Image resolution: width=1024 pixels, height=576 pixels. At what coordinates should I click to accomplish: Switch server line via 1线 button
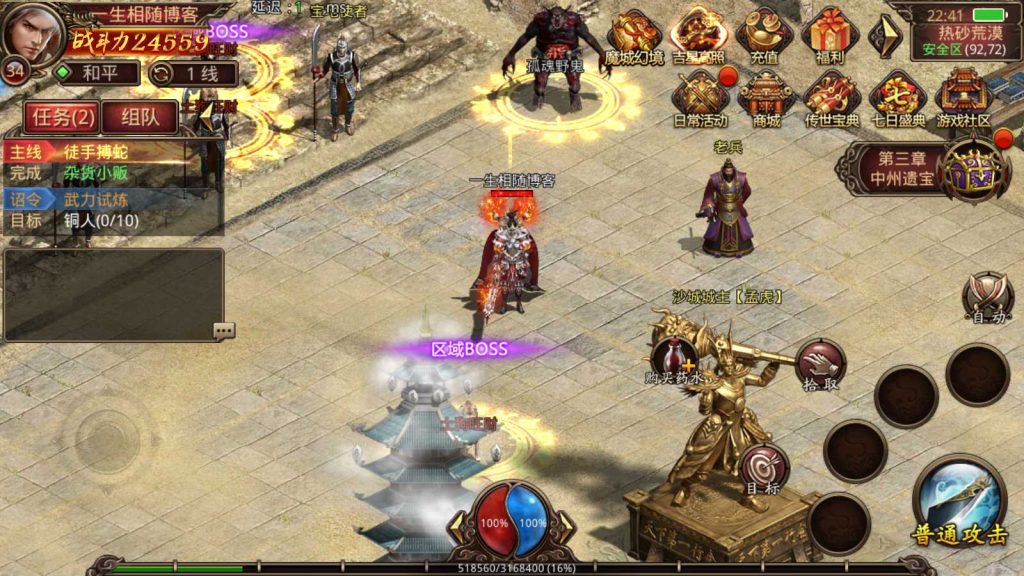pyautogui.click(x=193, y=73)
